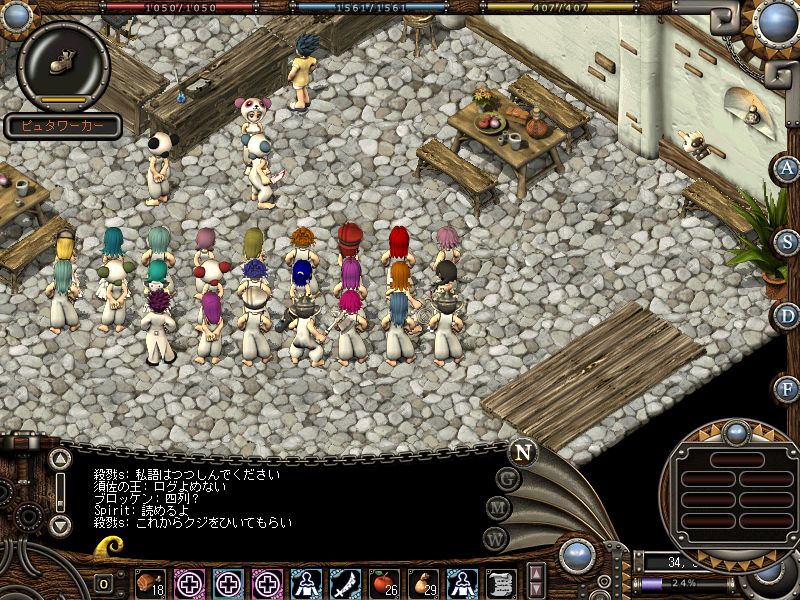The height and width of the screenshot is (600, 800).
Task: Activate the D shortcut orb
Action: click(787, 316)
